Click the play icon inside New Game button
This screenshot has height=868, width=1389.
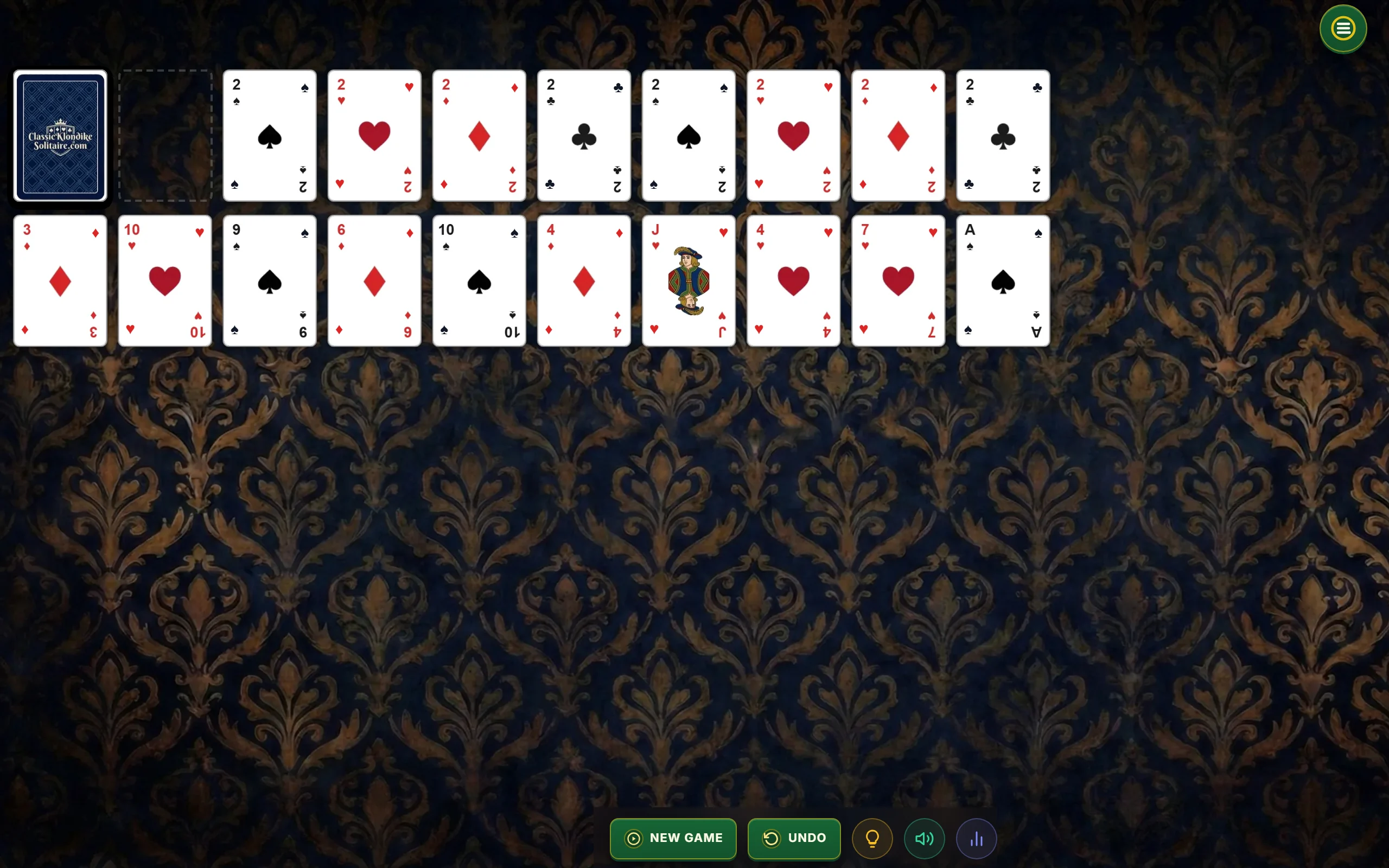coord(633,838)
